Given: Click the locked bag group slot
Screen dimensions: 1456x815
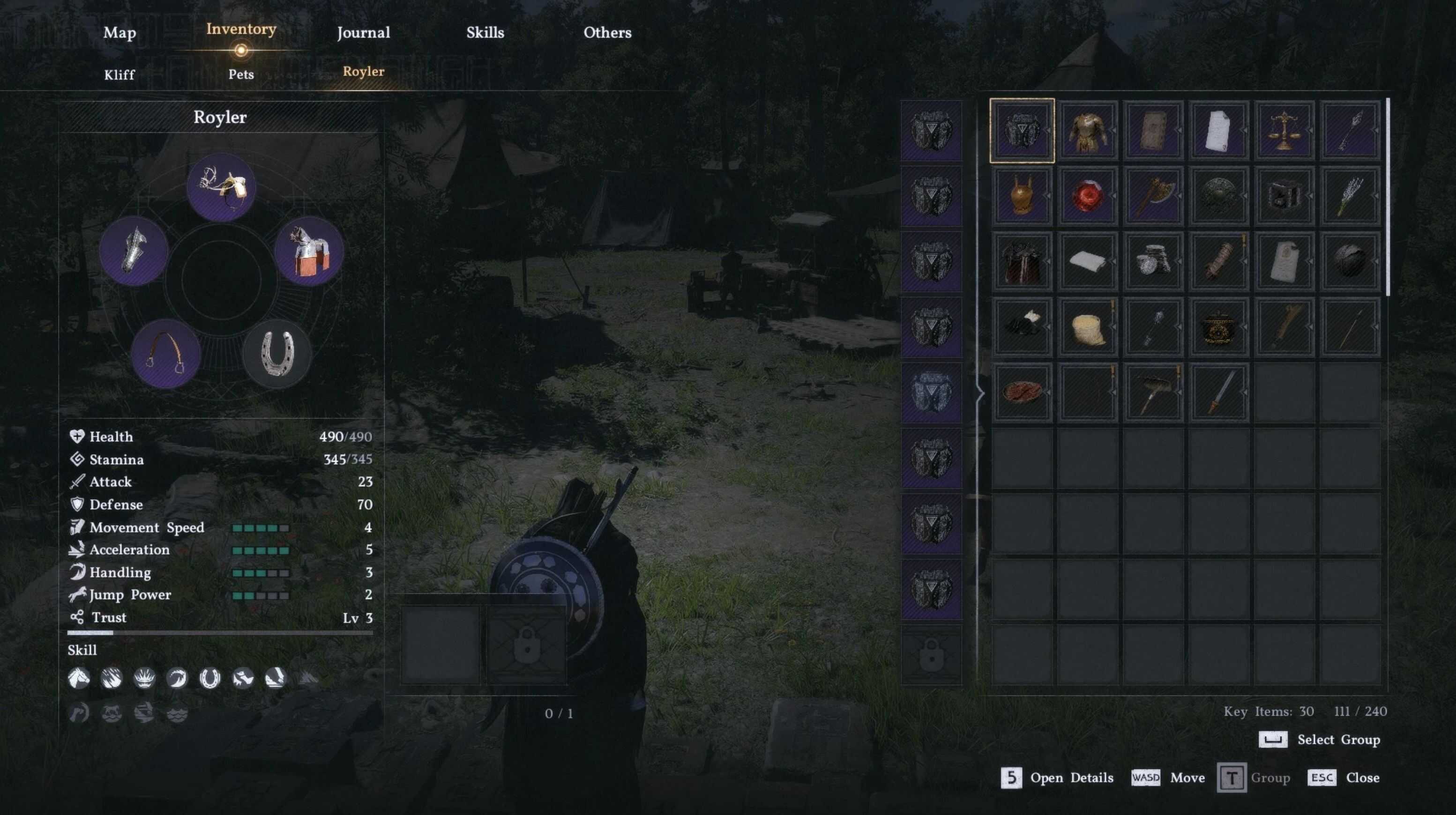Looking at the screenshot, I should 931,655.
